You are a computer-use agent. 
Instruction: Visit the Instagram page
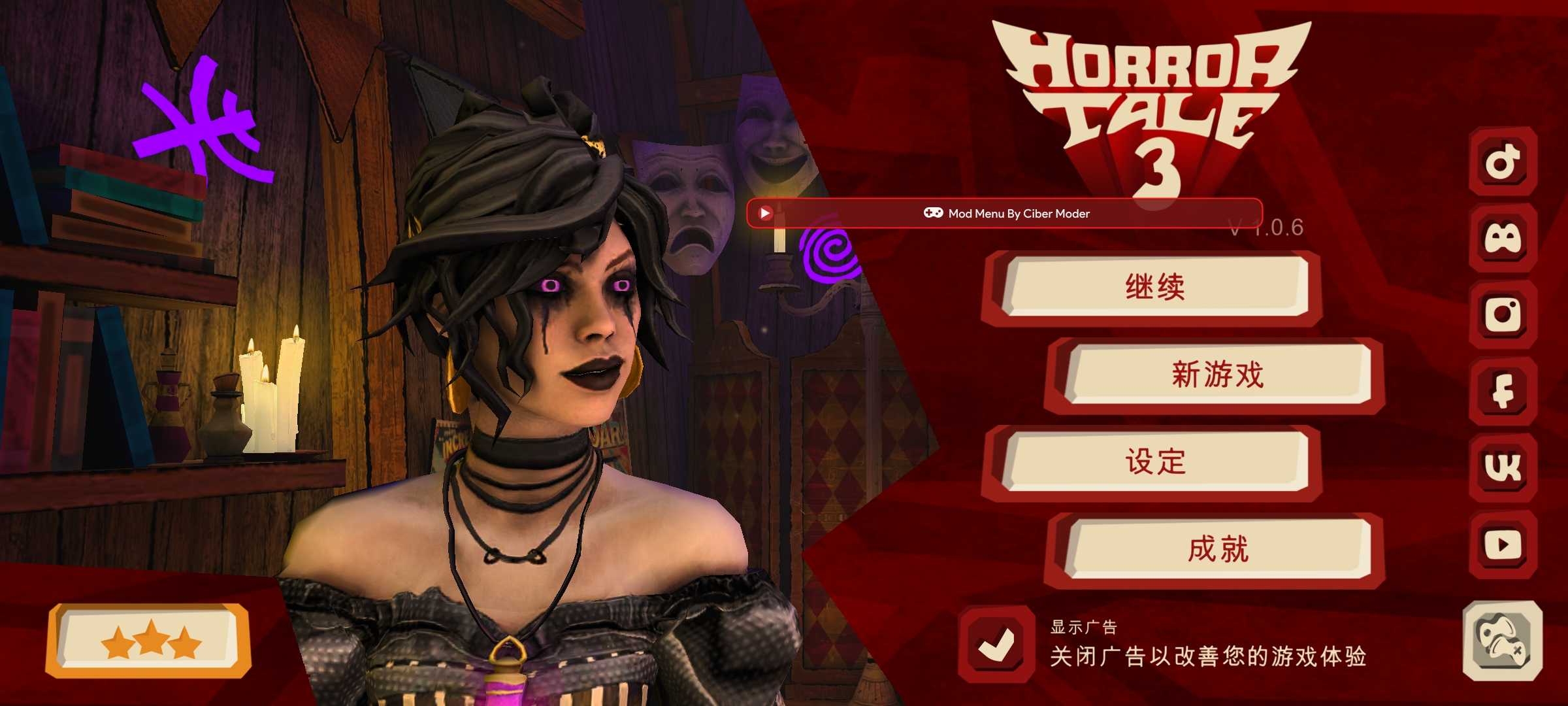[x=1503, y=314]
